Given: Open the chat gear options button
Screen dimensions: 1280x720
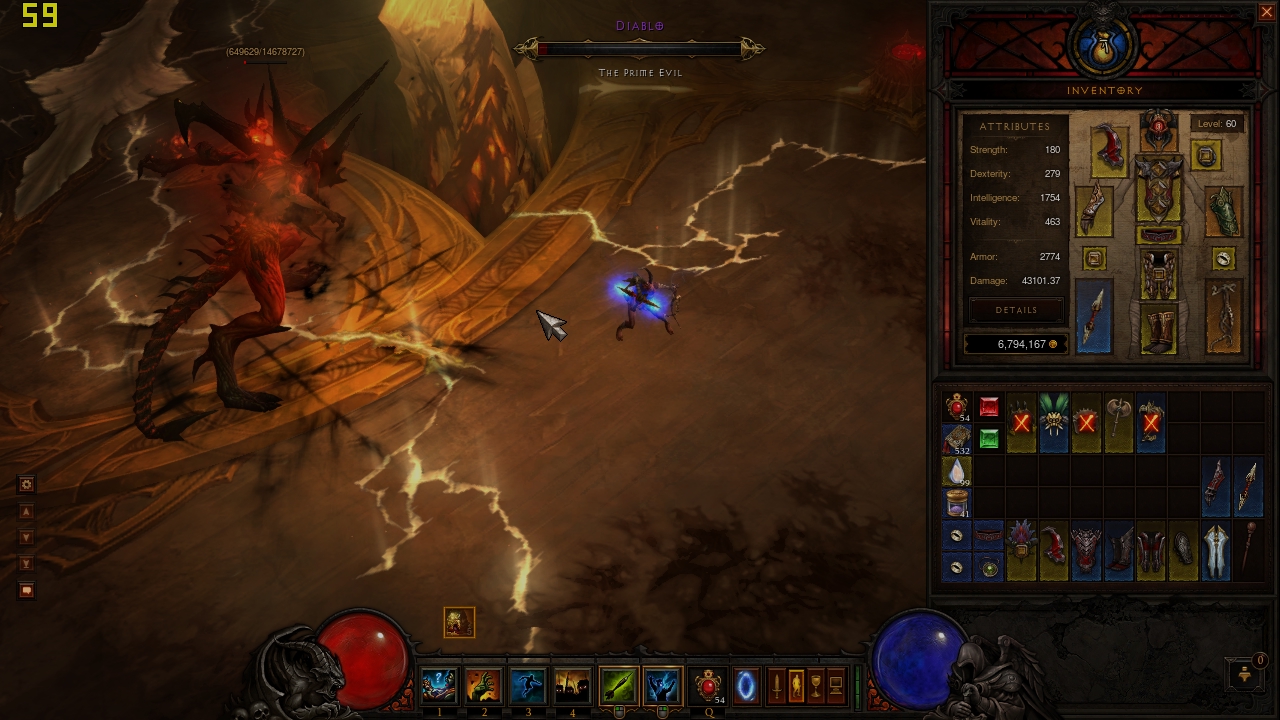Looking at the screenshot, I should 27,484.
